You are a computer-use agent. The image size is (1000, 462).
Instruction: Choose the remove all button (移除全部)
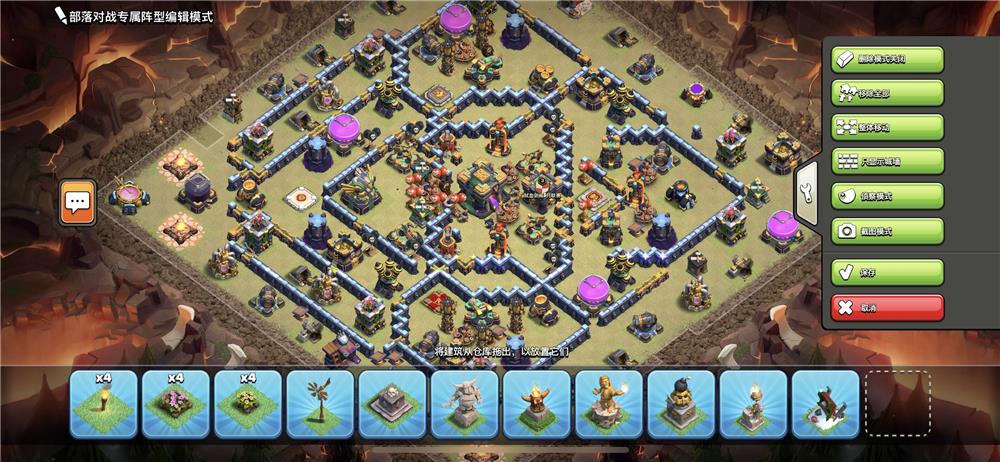click(887, 94)
